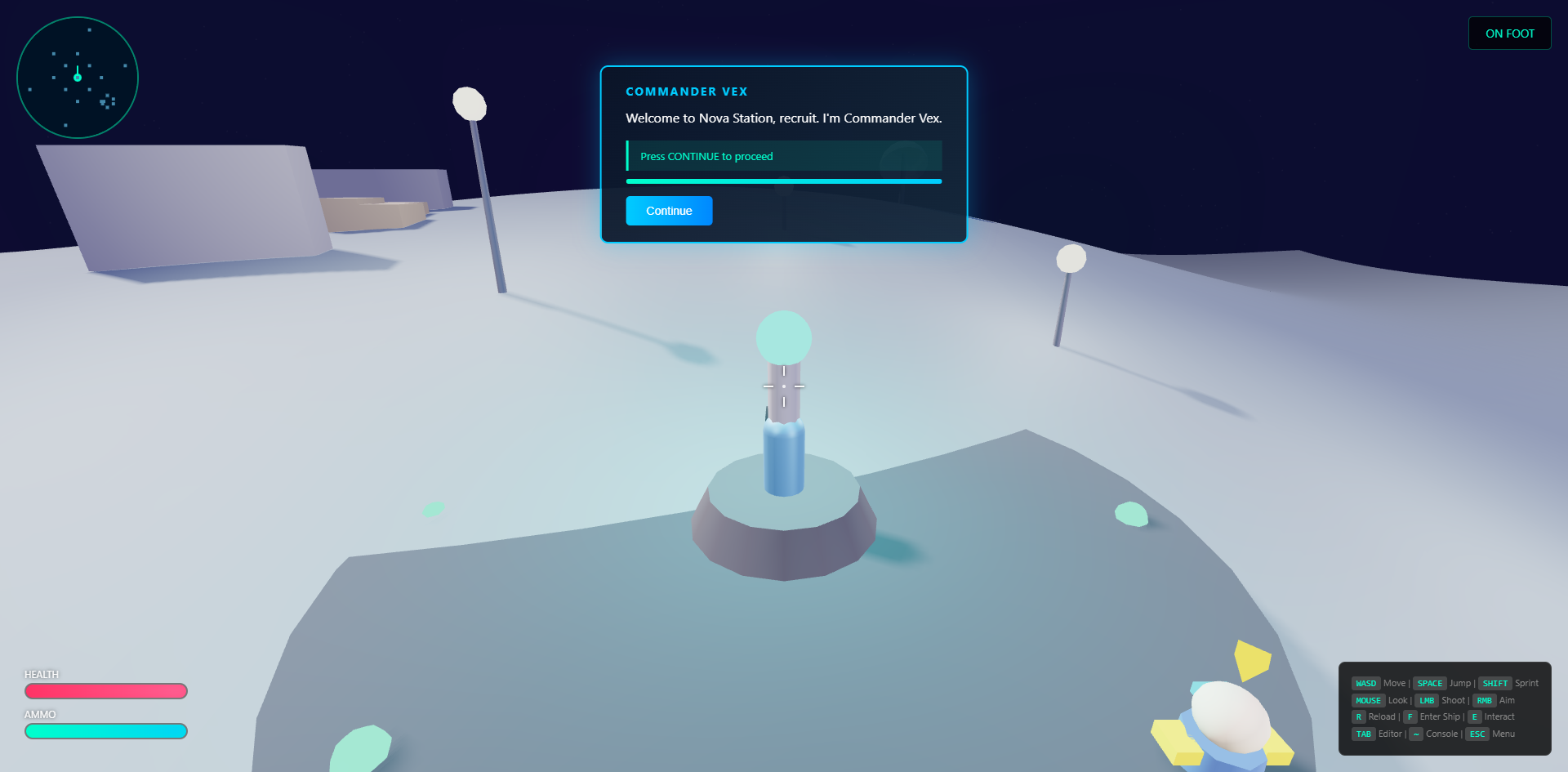This screenshot has height=772, width=1568.
Task: Select the SHIFT Sprint badge
Action: coord(1495,683)
